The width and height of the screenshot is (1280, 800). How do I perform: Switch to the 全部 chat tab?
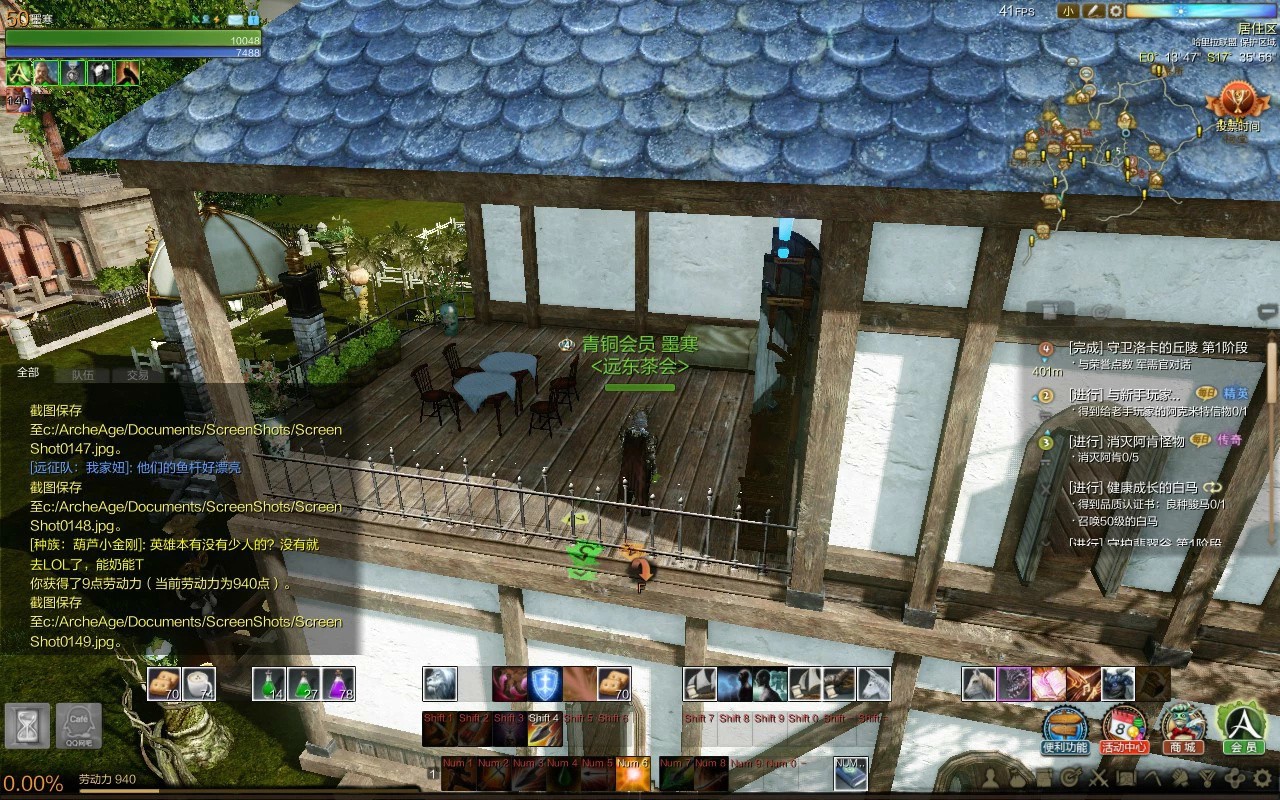point(28,373)
